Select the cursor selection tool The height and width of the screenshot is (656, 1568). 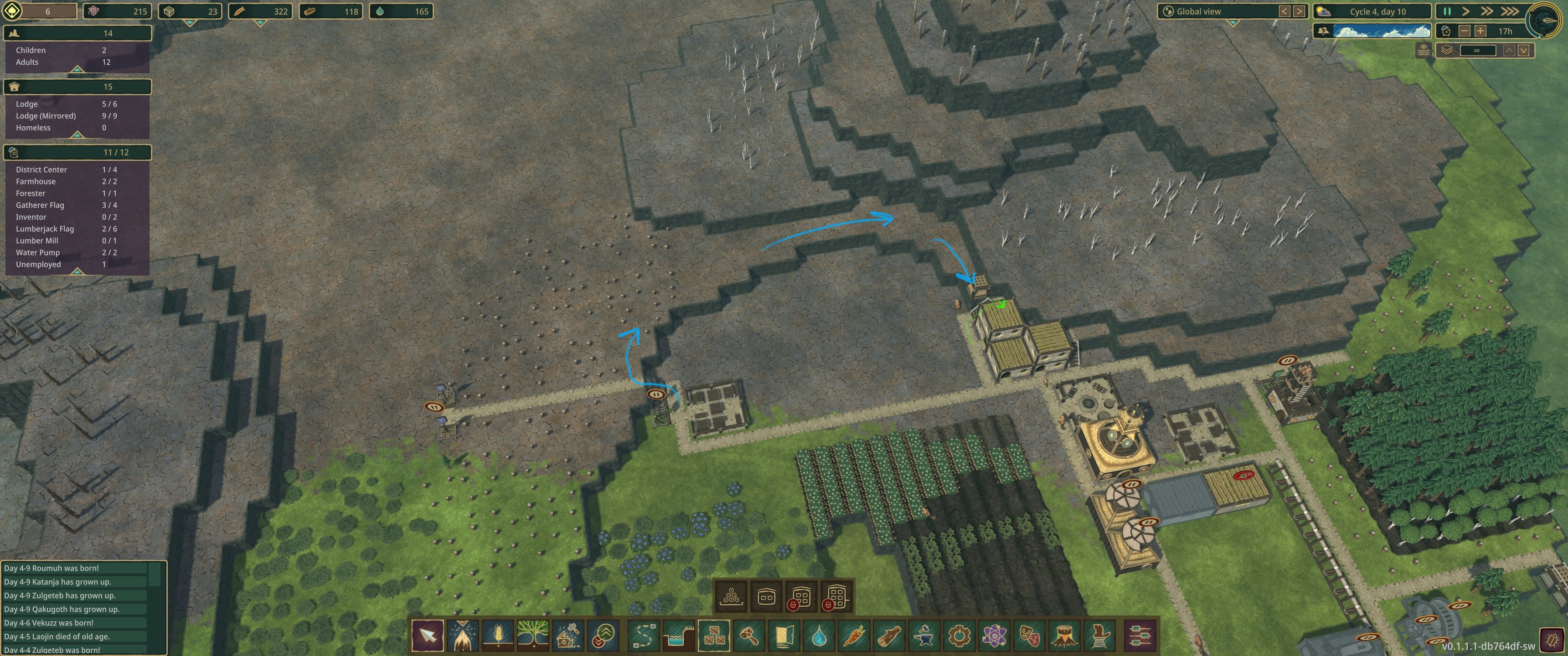pos(428,636)
